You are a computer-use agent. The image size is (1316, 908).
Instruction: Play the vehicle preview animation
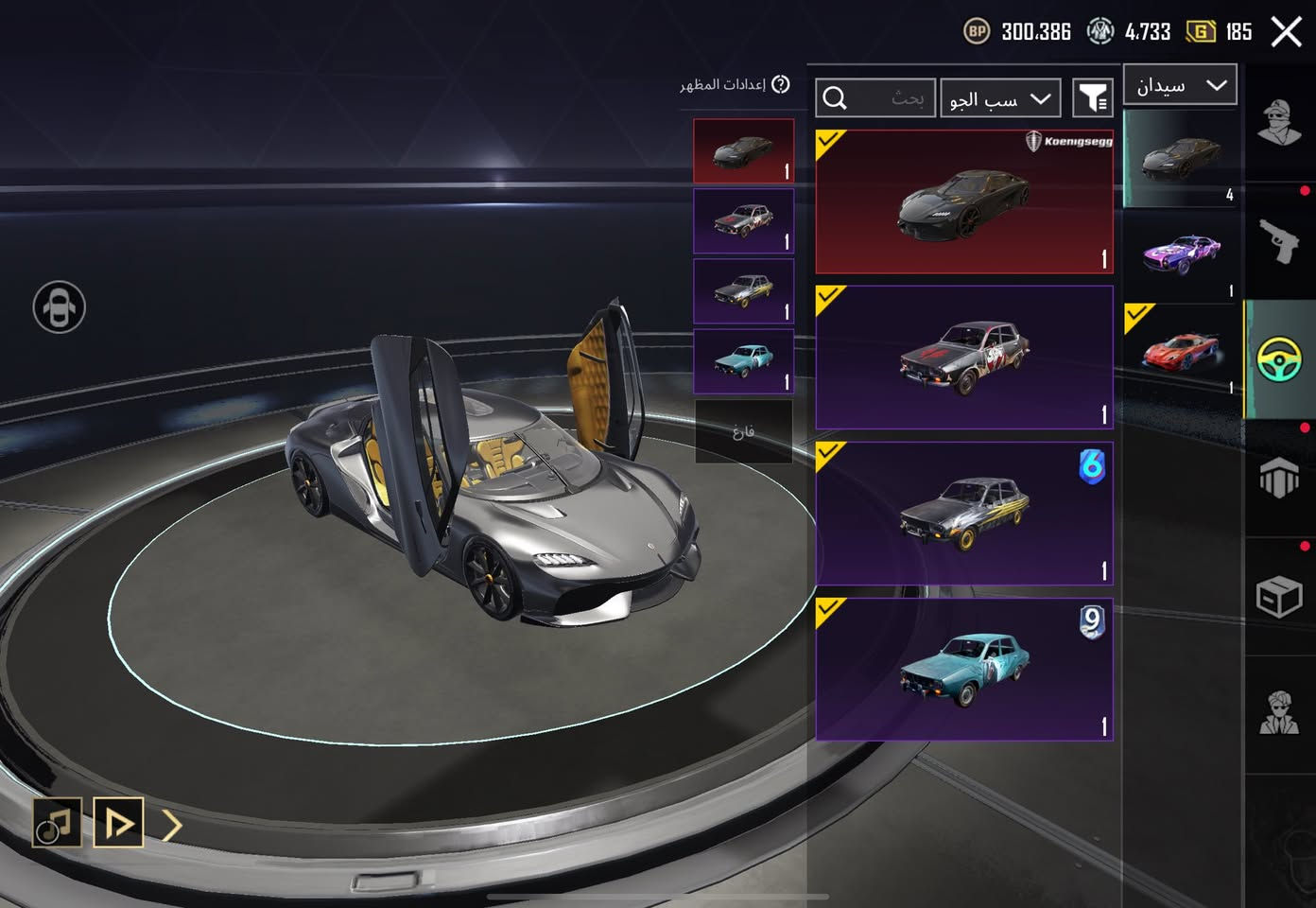(x=118, y=823)
